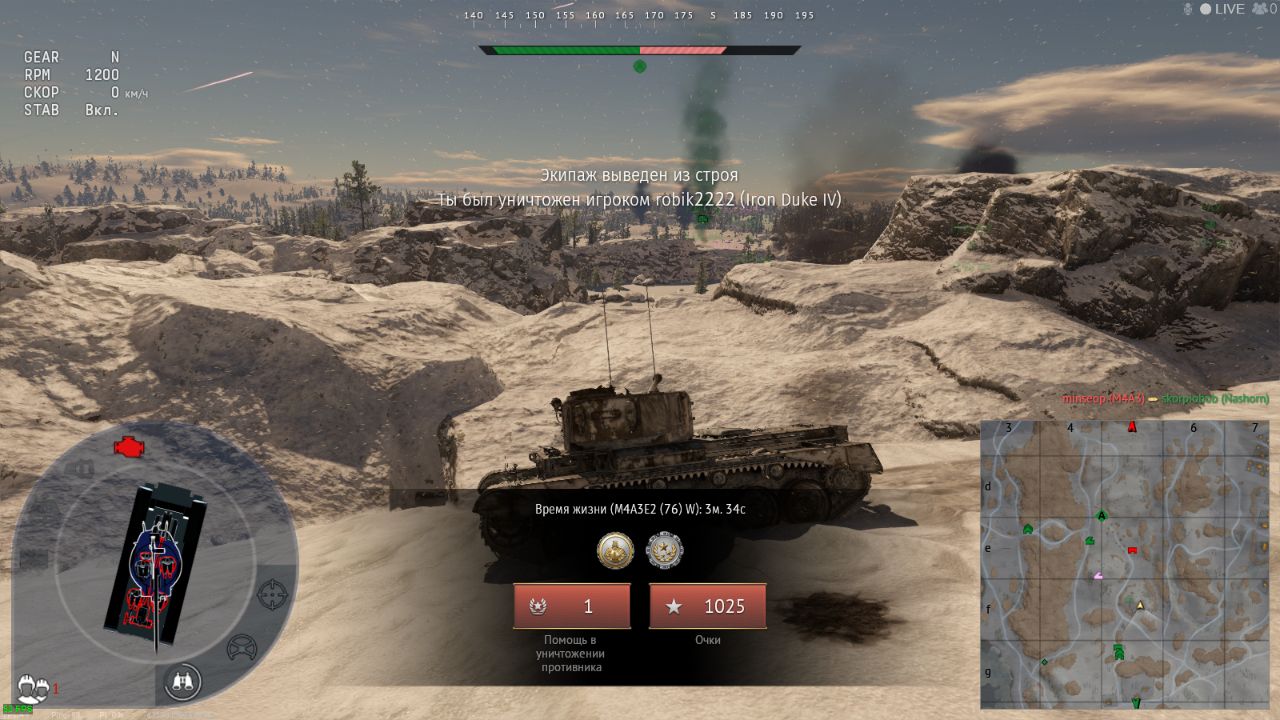
Task: Open the tactical minimap
Action: pos(1124,564)
